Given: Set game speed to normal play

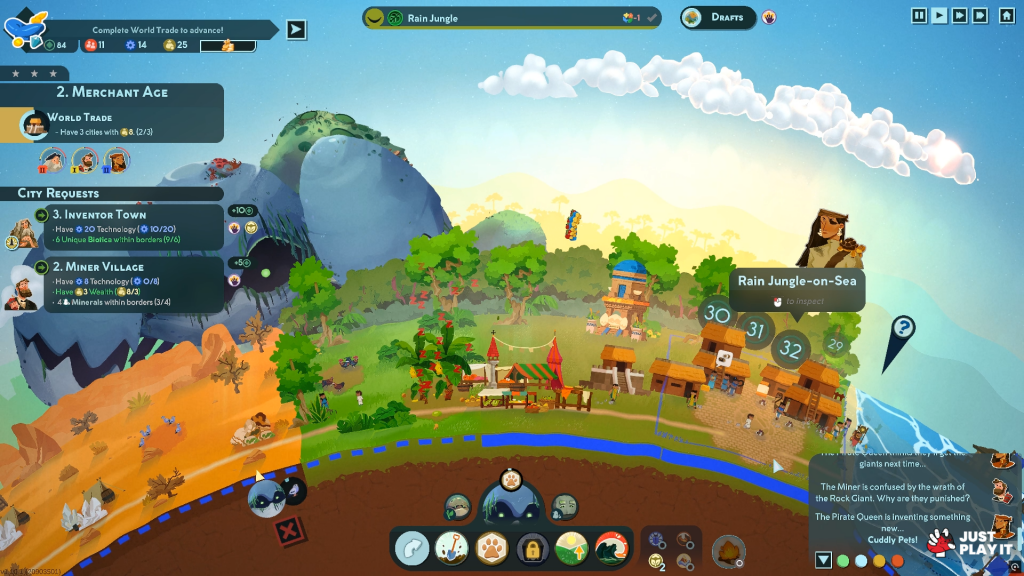Looking at the screenshot, I should (939, 15).
